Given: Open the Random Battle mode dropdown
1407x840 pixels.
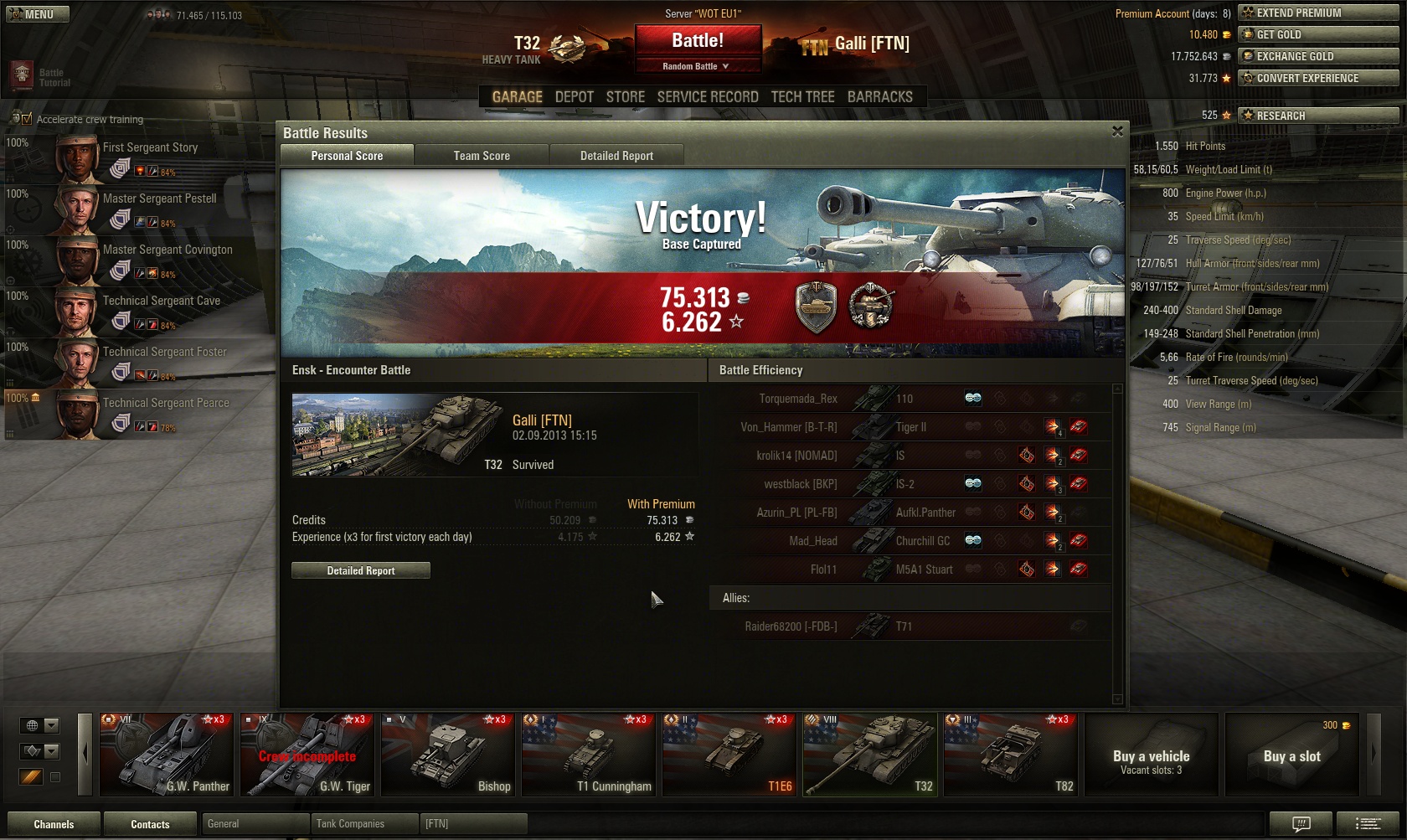Looking at the screenshot, I should pyautogui.click(x=697, y=66).
